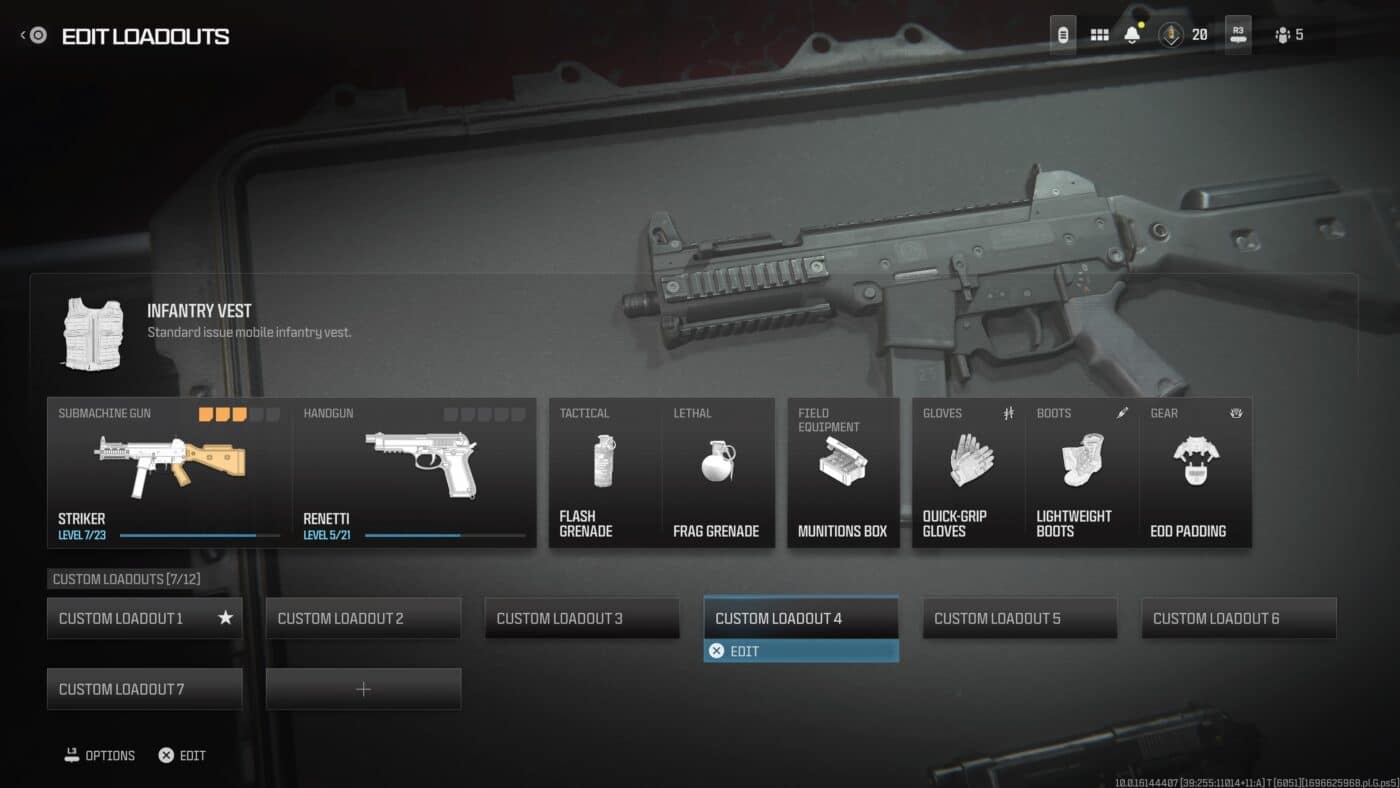
Task: Open the EOD Padding gear slot
Action: (x=1196, y=470)
